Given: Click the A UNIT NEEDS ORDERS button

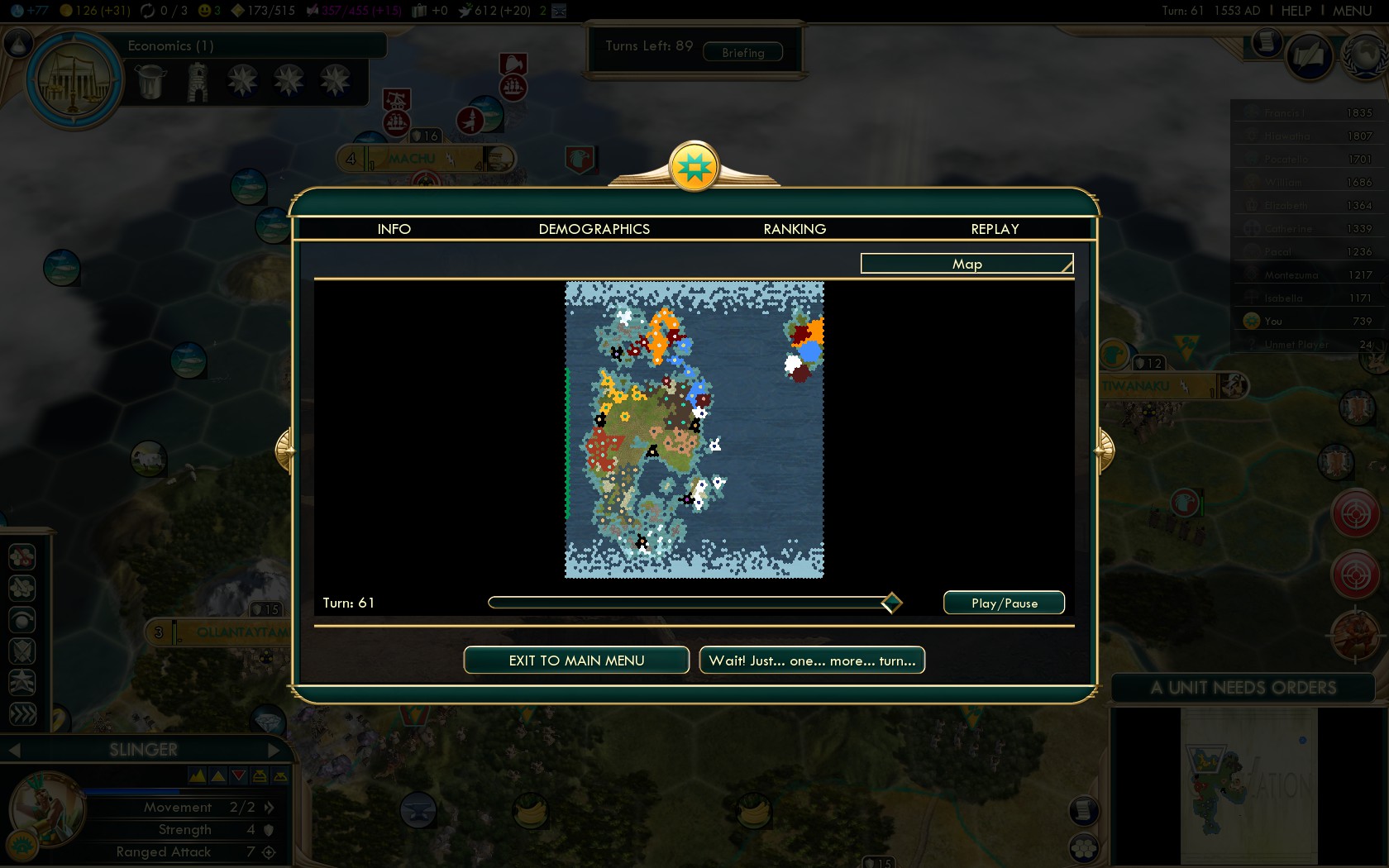Looking at the screenshot, I should tap(1243, 688).
